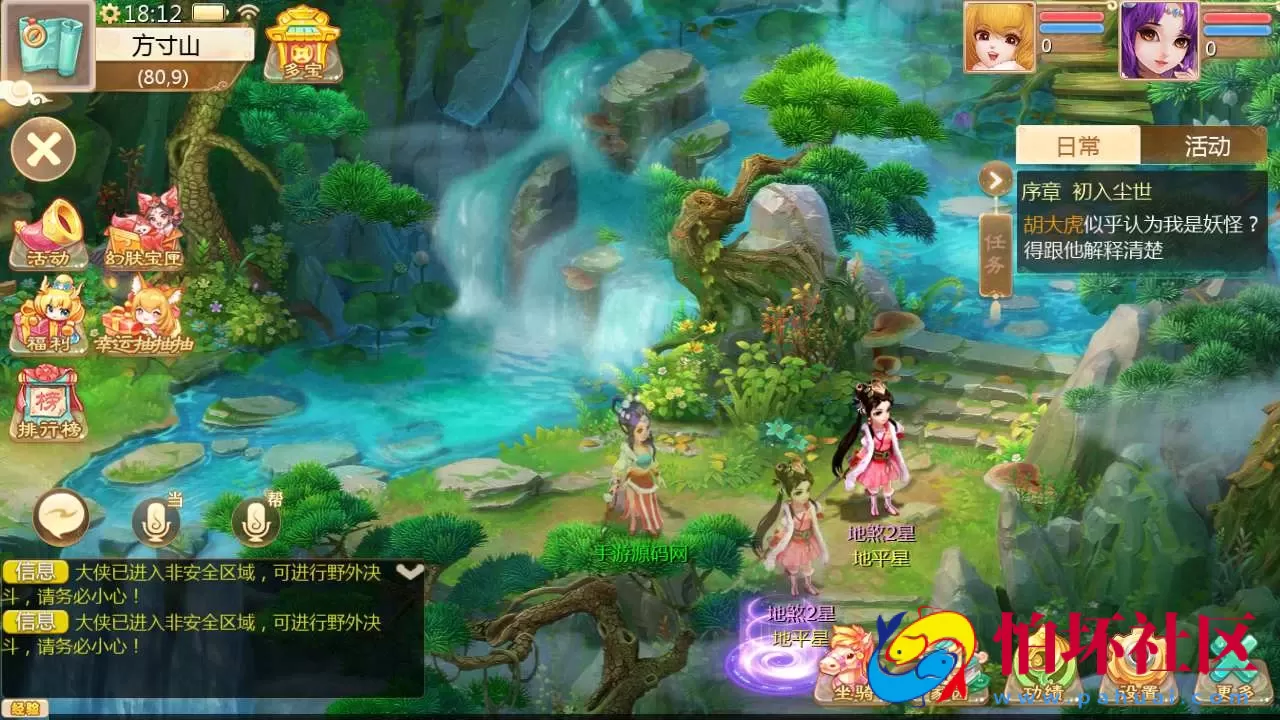Screen dimensions: 1280x720
Task: Open the 活动 activities icon
Action: [52, 230]
